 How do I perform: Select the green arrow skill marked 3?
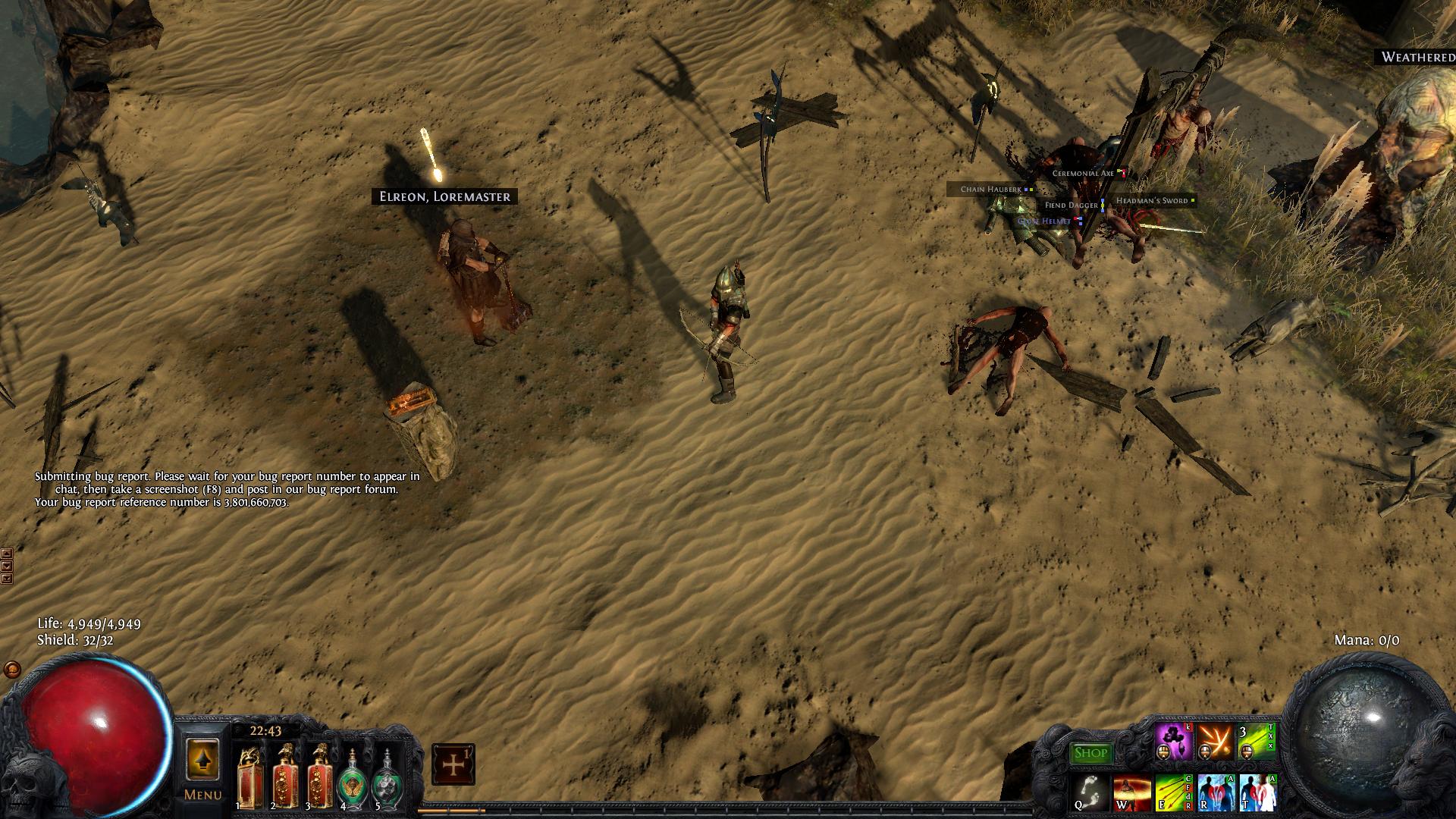pos(1257,742)
